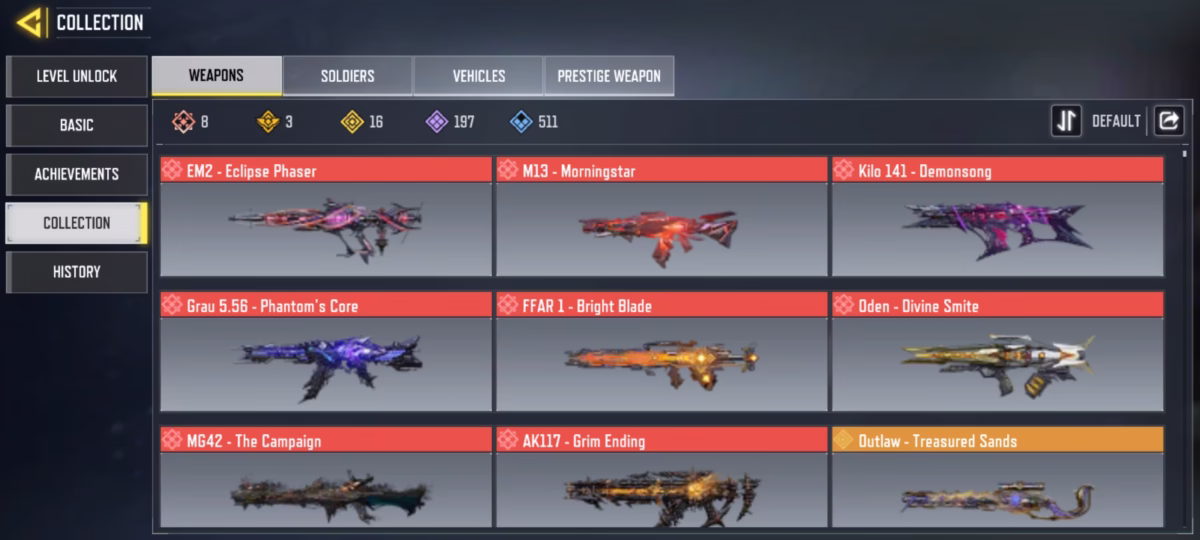Filter by the purple rarity icon showing 197
The width and height of the screenshot is (1200, 540).
click(x=437, y=122)
